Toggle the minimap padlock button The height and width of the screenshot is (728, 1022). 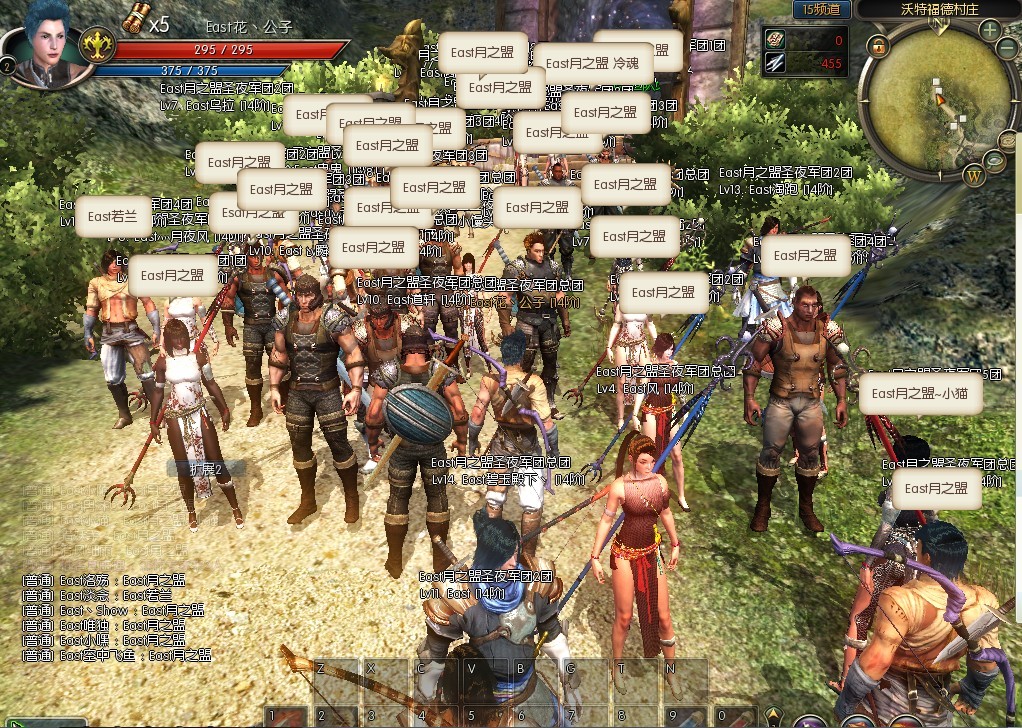pos(878,46)
